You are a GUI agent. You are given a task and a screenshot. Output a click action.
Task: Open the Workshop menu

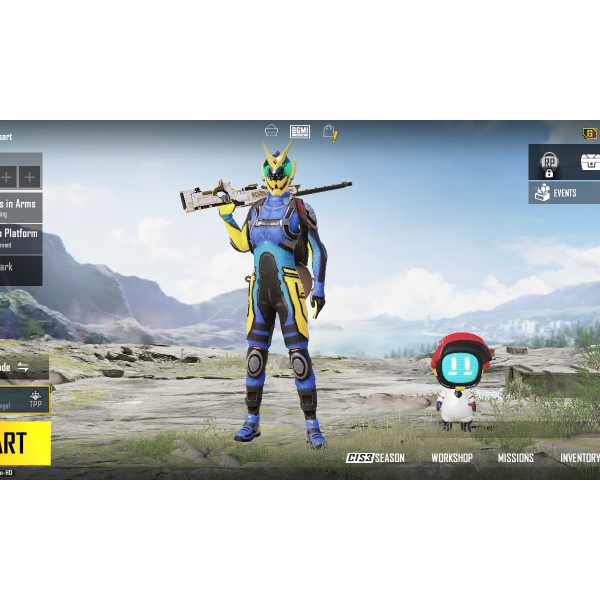pyautogui.click(x=452, y=458)
